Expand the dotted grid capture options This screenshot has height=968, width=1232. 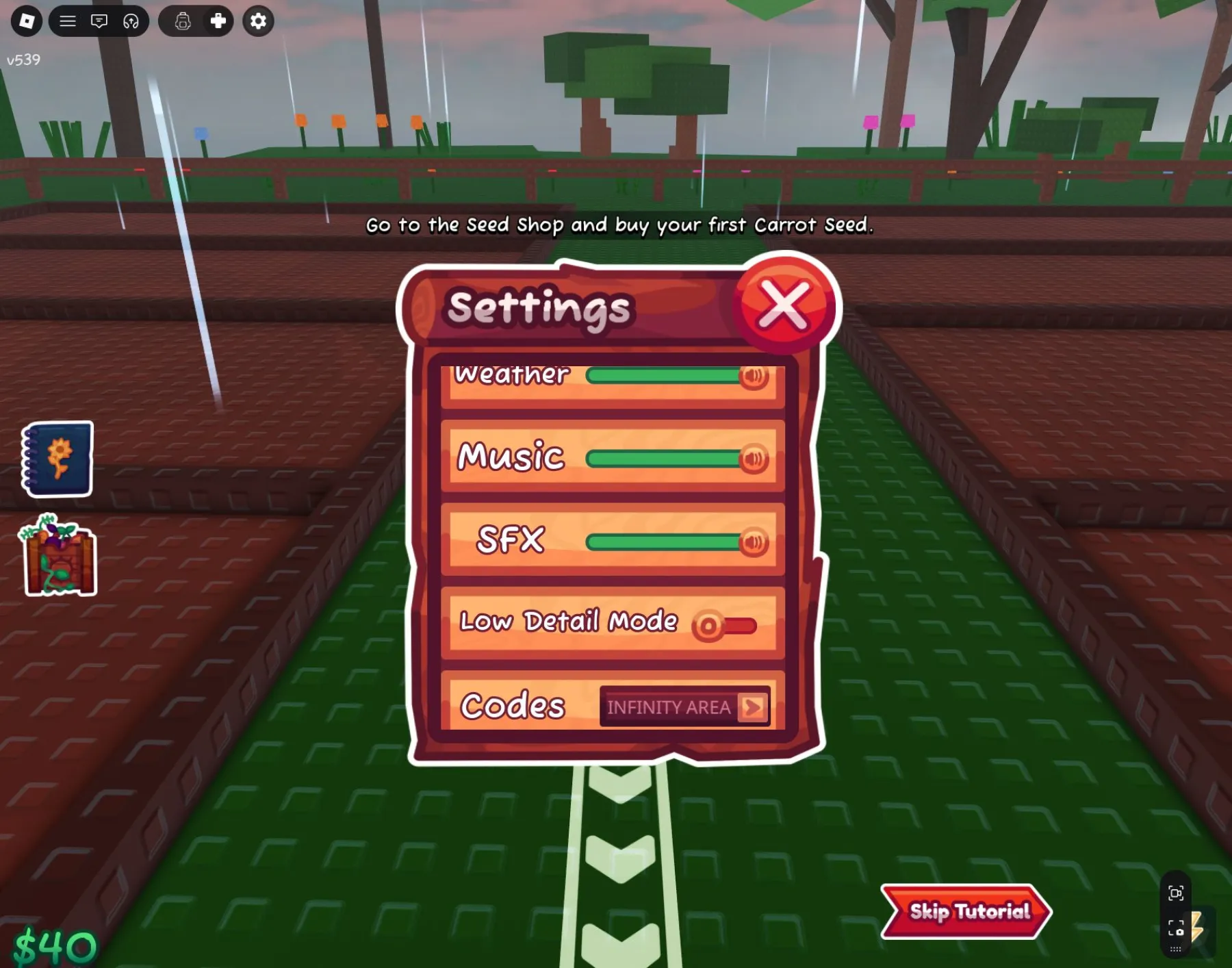(x=1175, y=949)
